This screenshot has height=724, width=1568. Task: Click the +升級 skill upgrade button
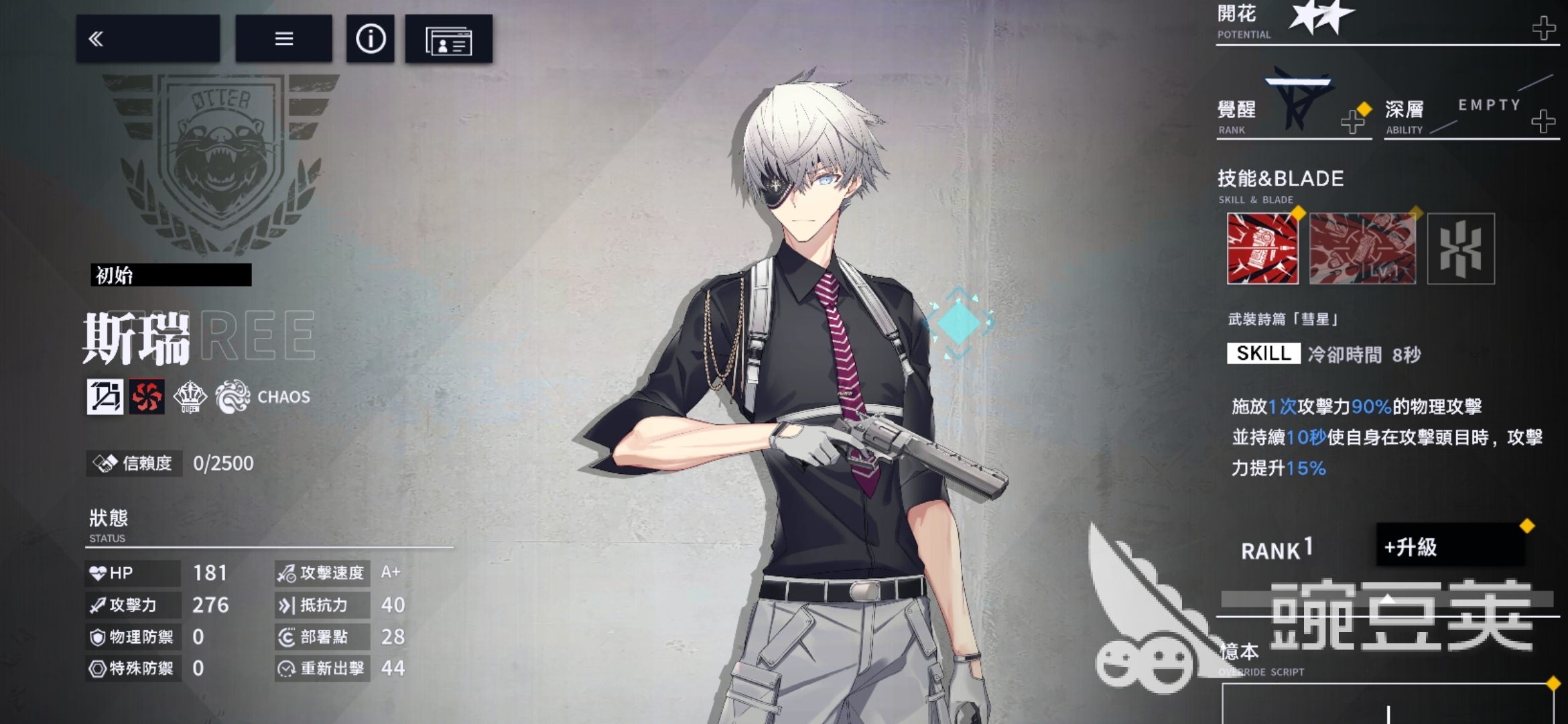[1450, 547]
